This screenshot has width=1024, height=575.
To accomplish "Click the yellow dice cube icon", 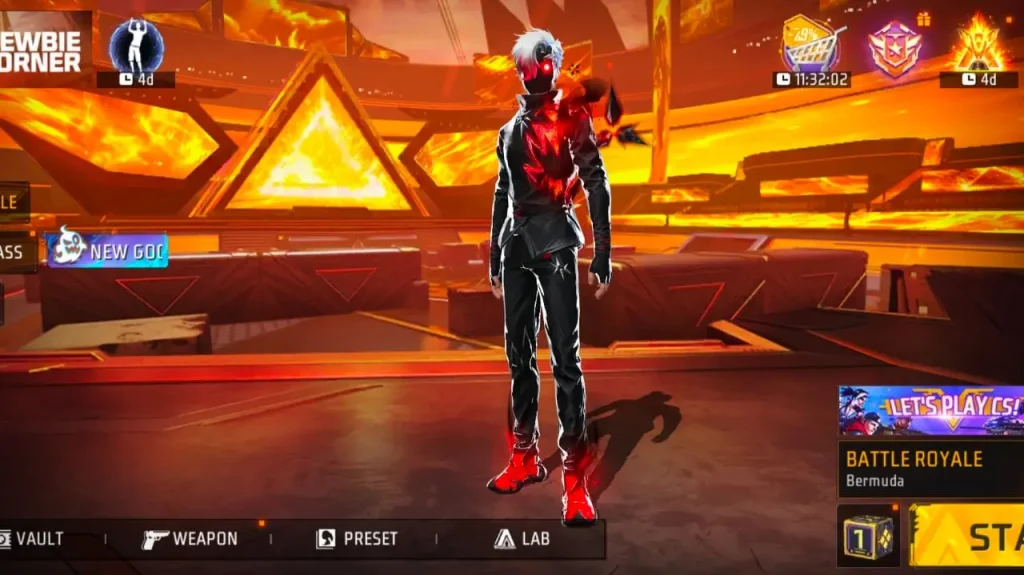I will [x=867, y=535].
